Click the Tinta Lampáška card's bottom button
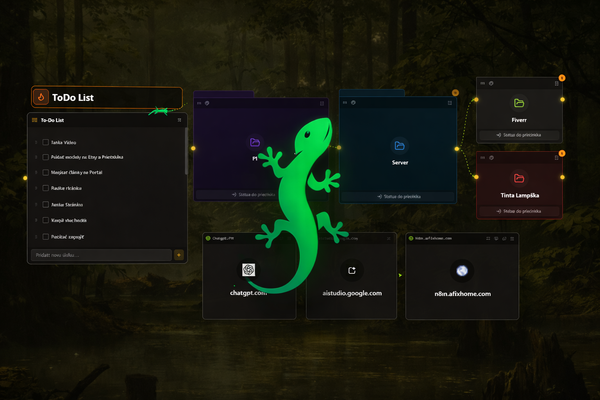The height and width of the screenshot is (400, 600). (x=519, y=210)
